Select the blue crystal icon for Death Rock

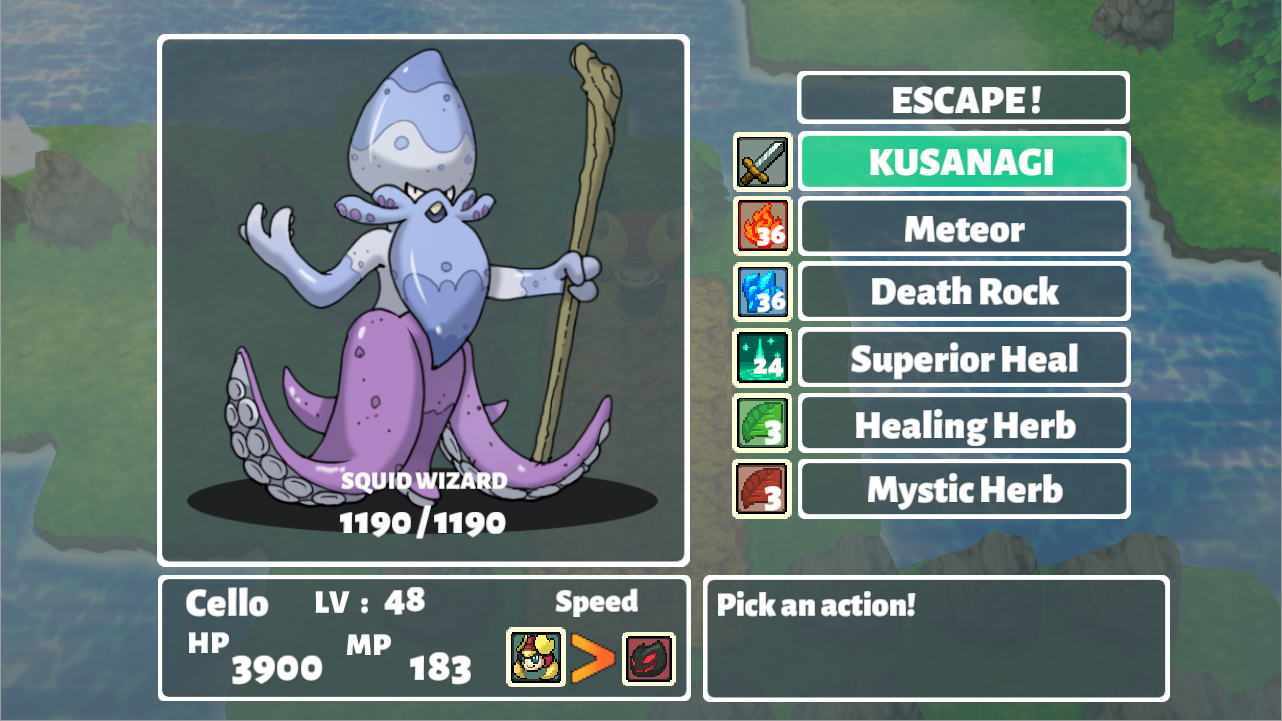click(x=762, y=292)
